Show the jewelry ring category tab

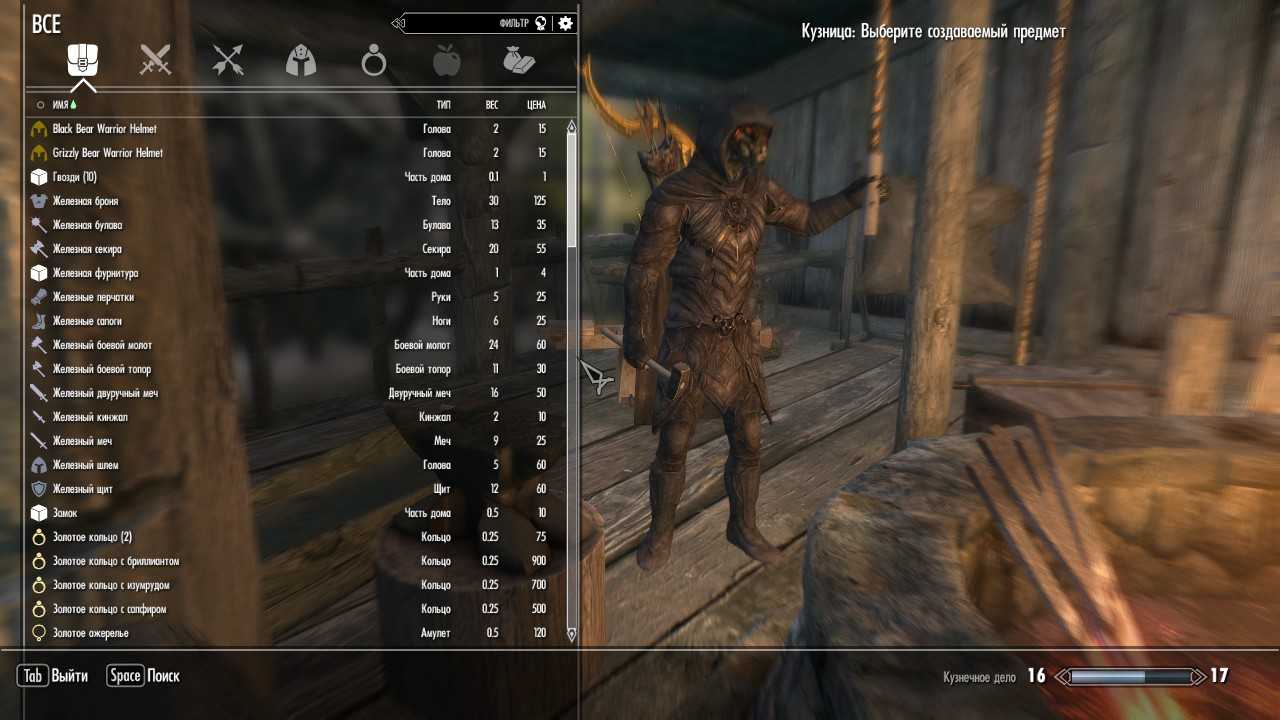(374, 62)
